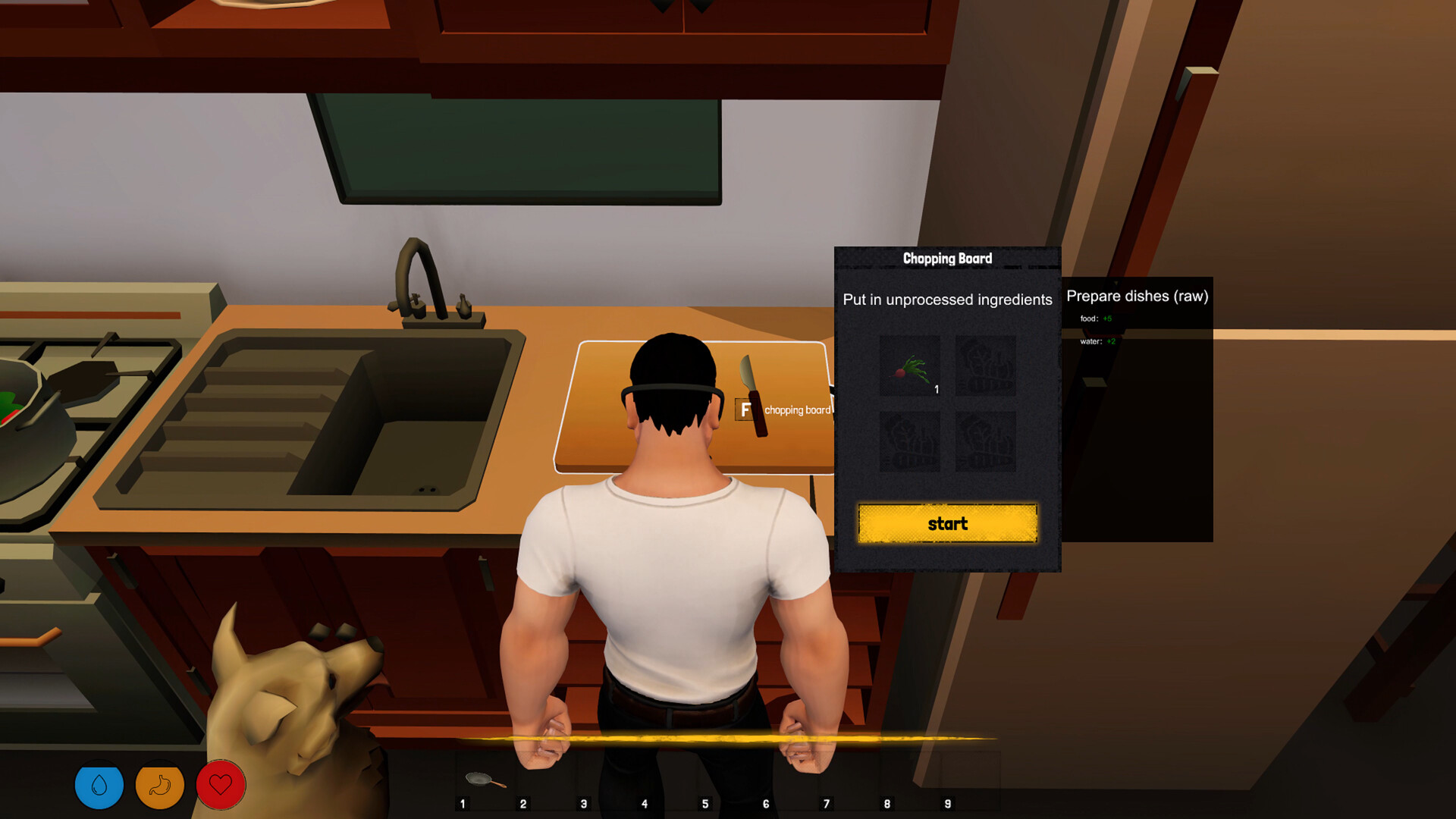
Task: Click the orange stomach hunger icon
Action: (x=159, y=785)
